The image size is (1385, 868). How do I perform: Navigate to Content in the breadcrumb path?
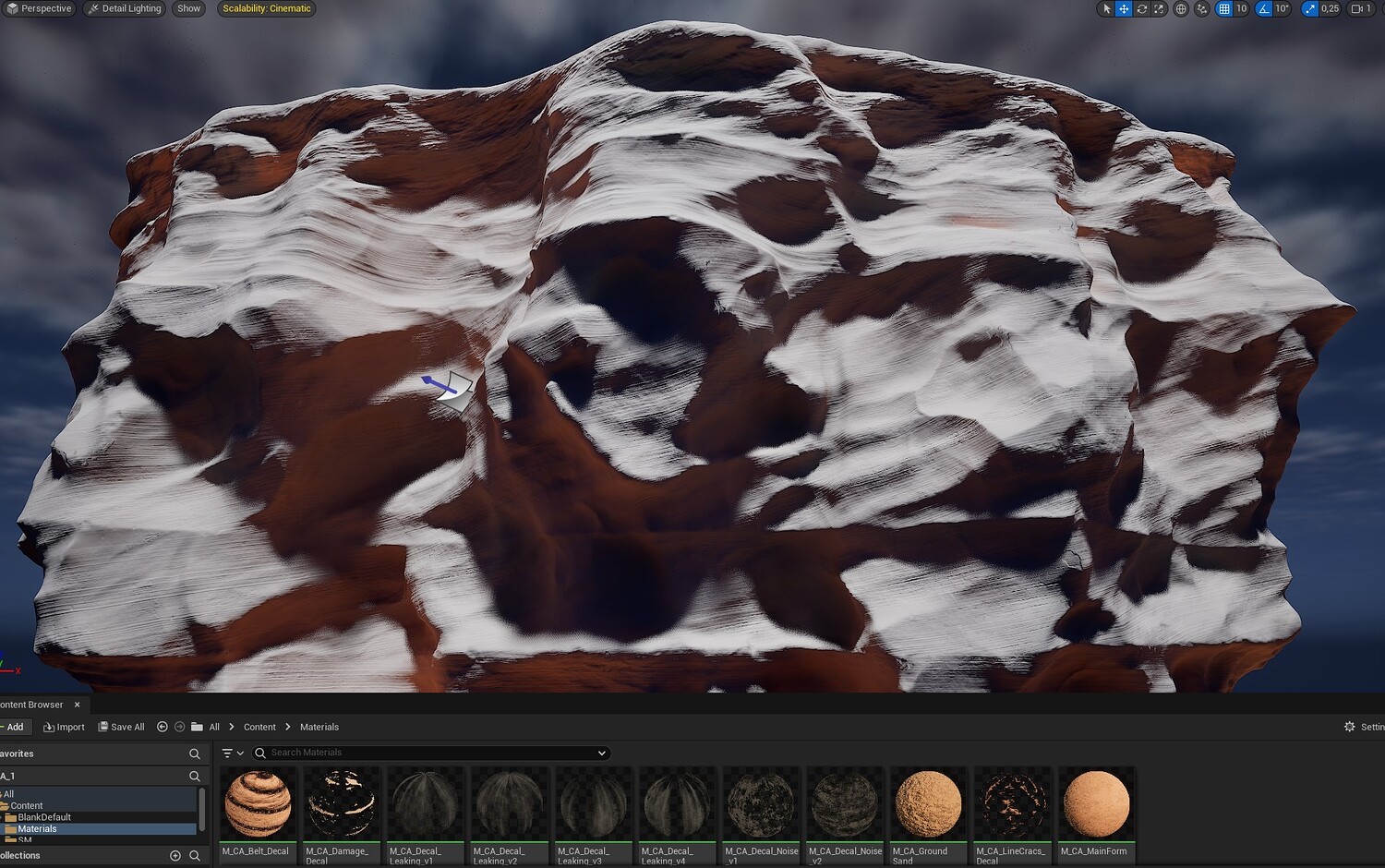259,727
